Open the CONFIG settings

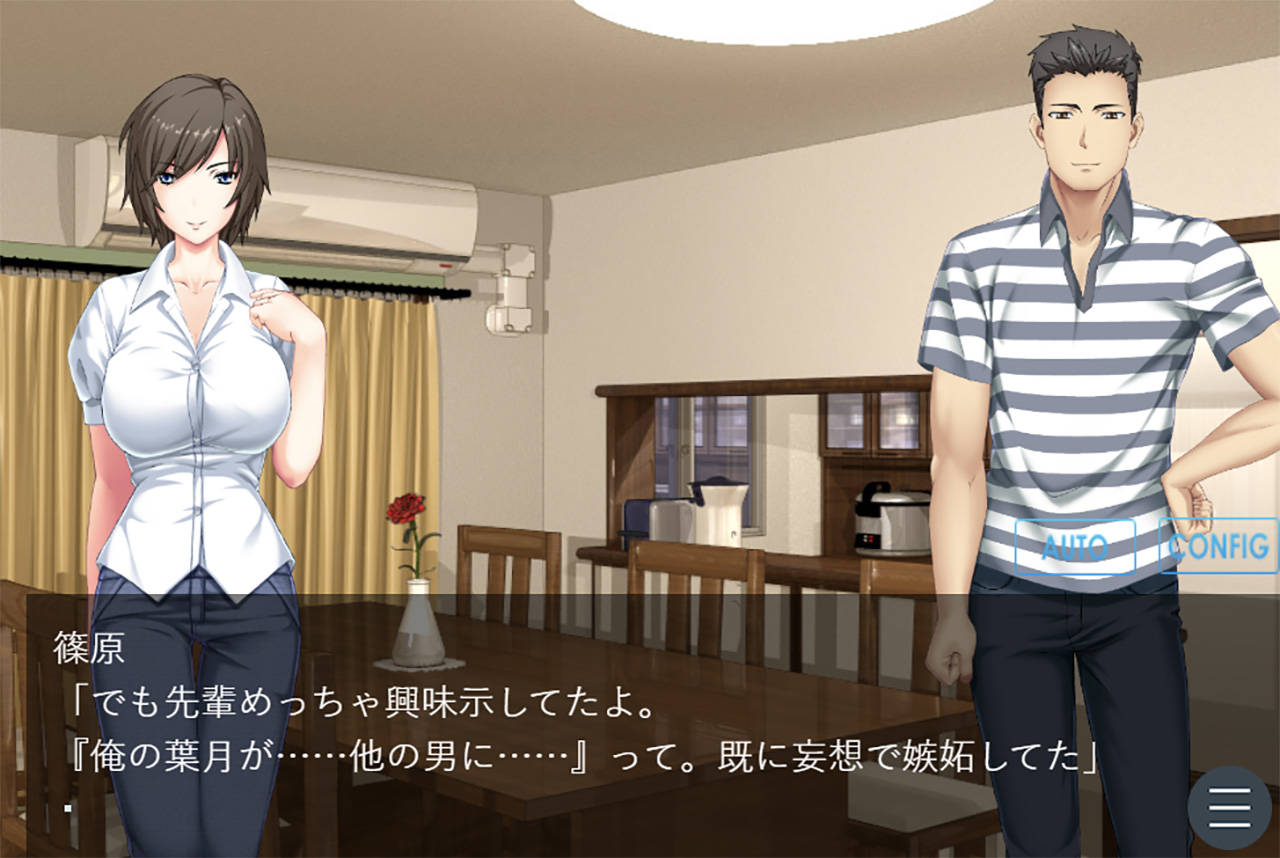[1218, 546]
